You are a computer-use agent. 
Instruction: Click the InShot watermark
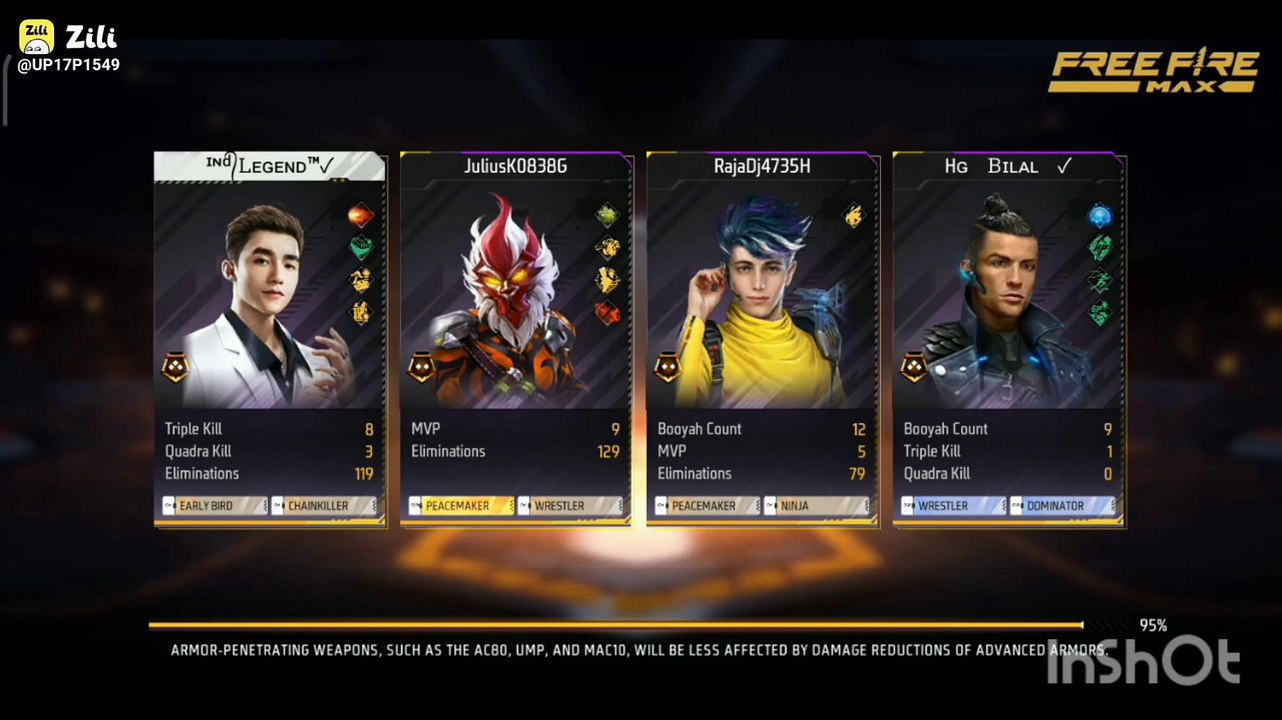1144,661
